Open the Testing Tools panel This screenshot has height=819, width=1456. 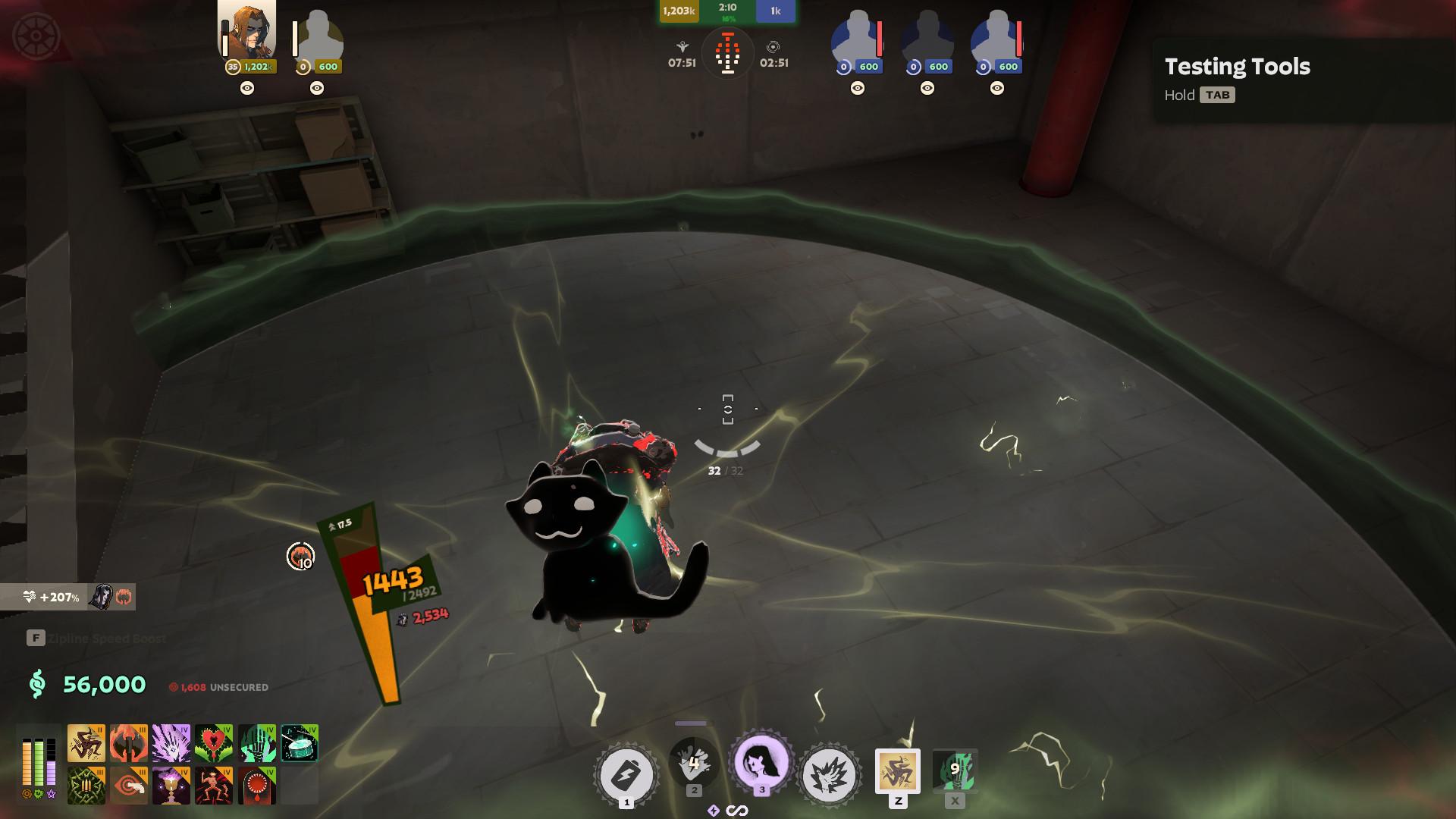pyautogui.click(x=1237, y=79)
